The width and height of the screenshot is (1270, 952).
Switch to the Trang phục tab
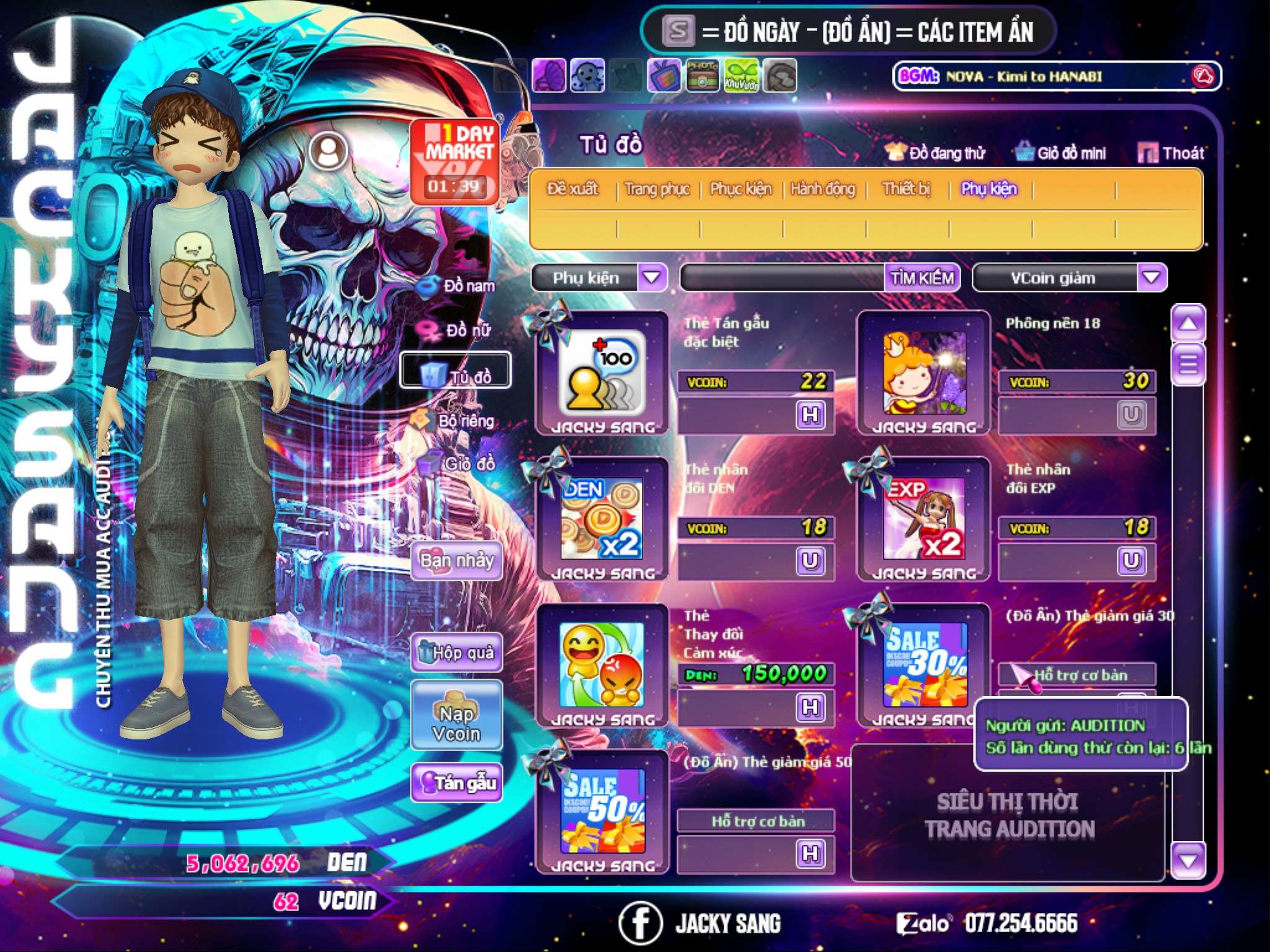pos(657,188)
